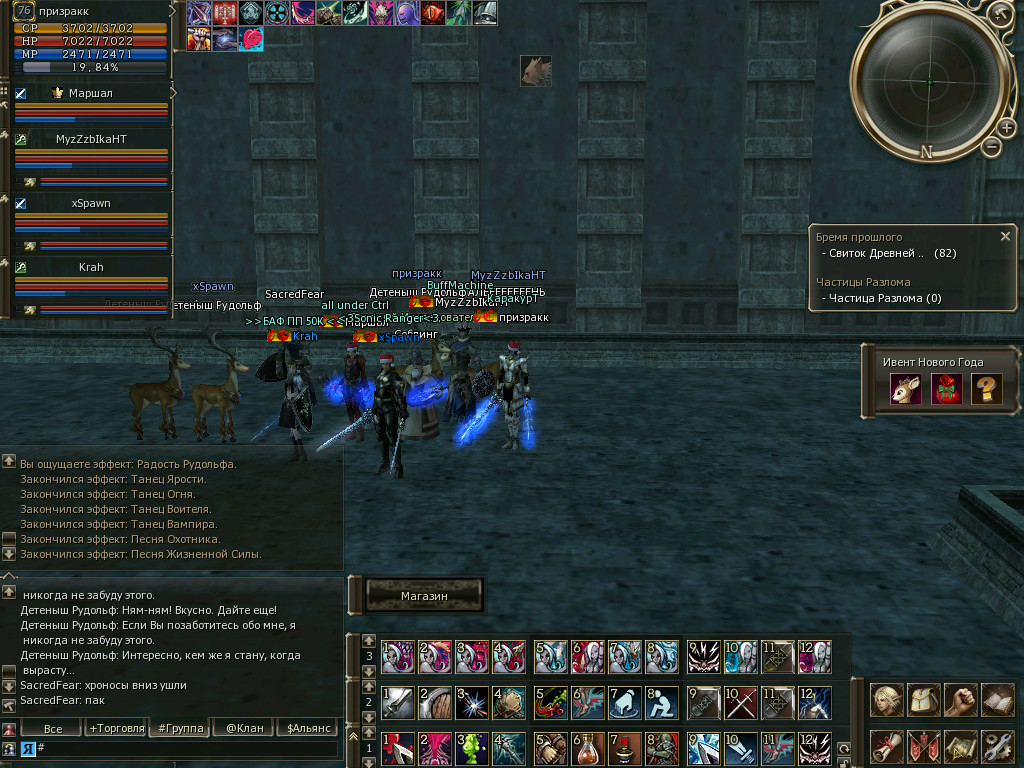Use the potion flask hotbar slot
Image resolution: width=1024 pixels, height=768 pixels.
(588, 748)
